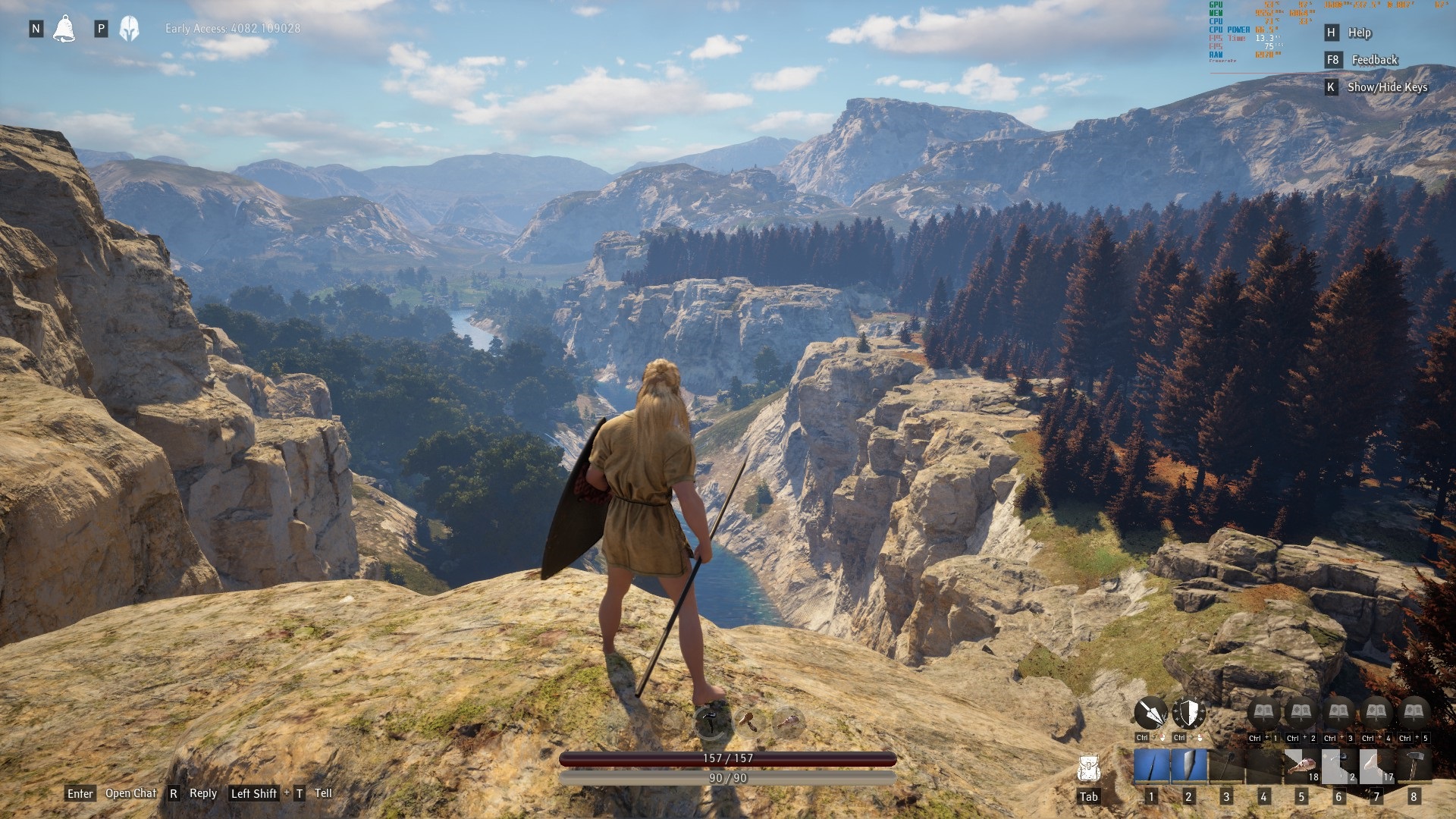Viewport: 1456px width, 819px height.
Task: Select the shield in hotbar slot 2
Action: (x=1188, y=766)
